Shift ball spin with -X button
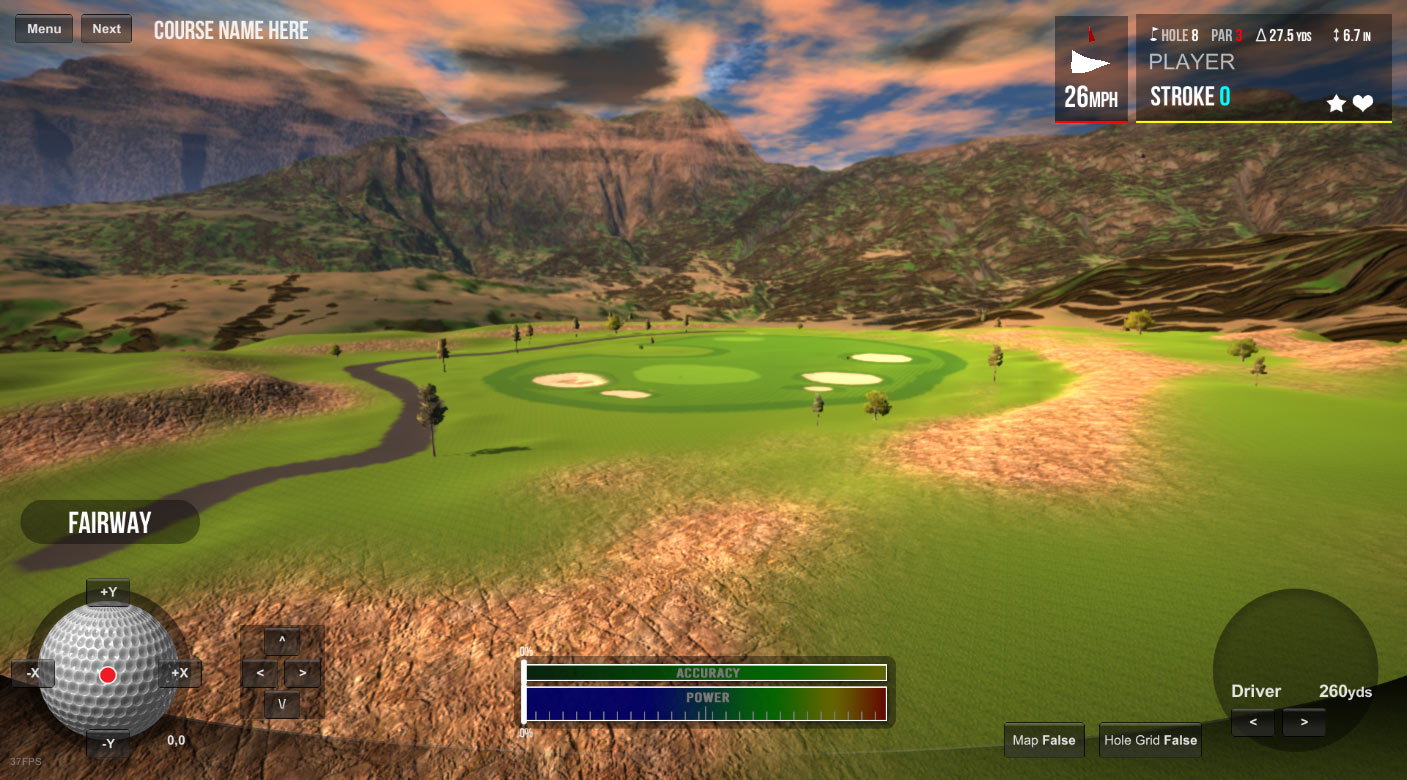This screenshot has width=1407, height=780. (33, 673)
